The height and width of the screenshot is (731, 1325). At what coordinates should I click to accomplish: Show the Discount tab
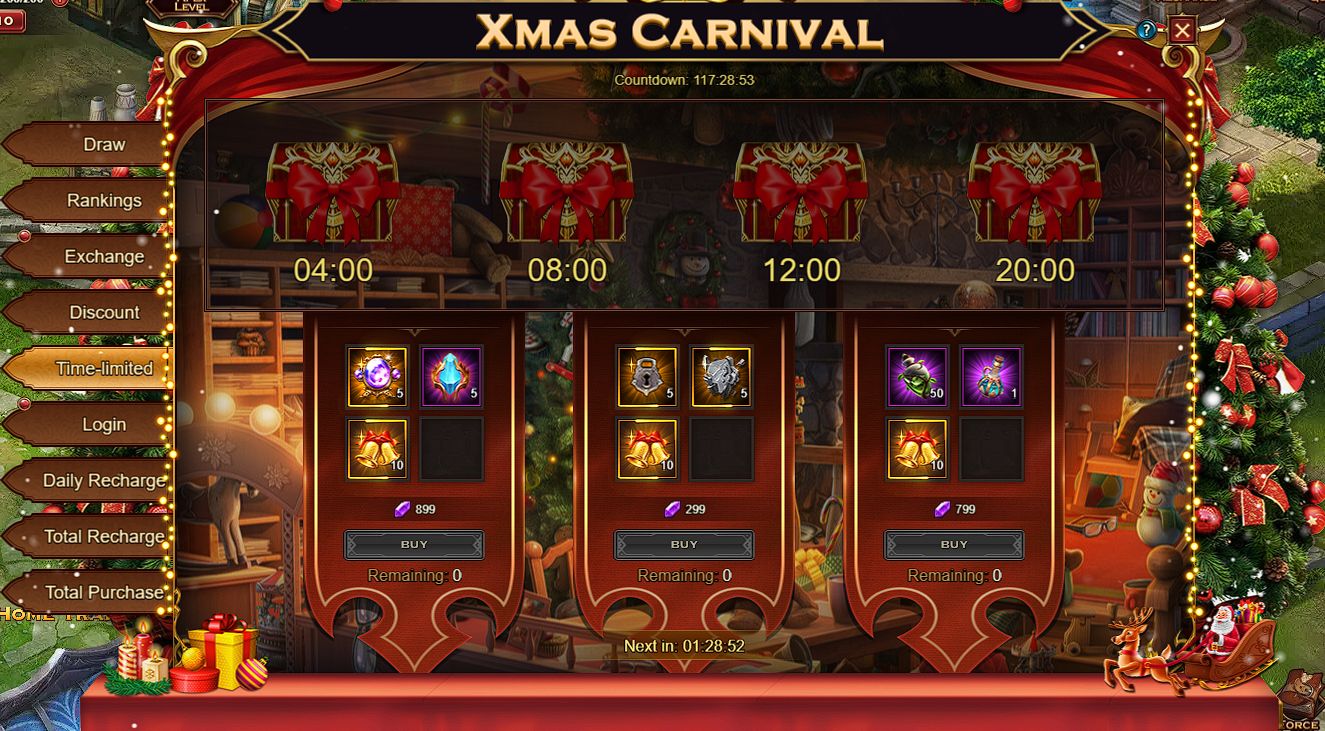point(103,313)
